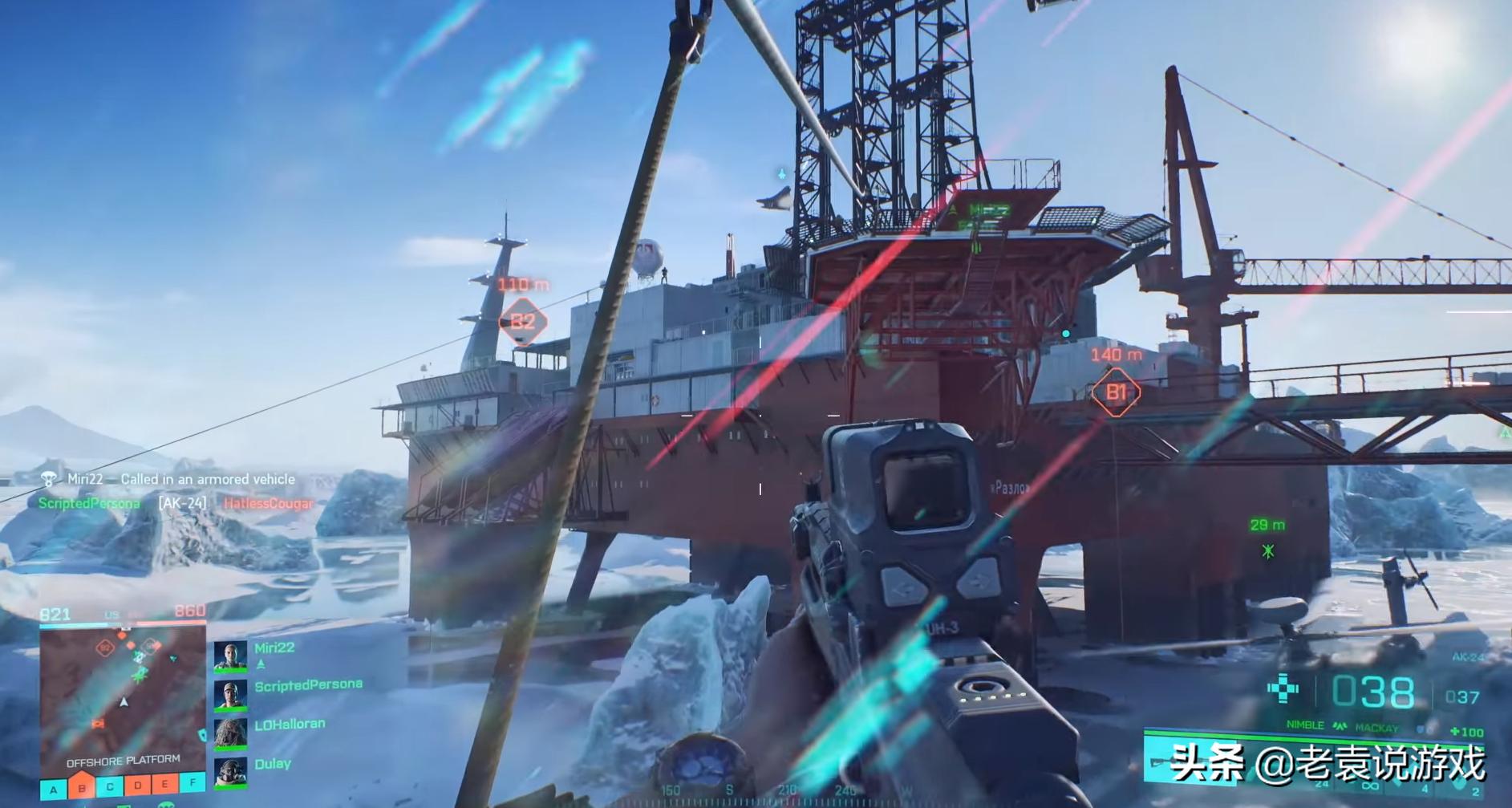Select the B1 objective marker
Screen dimensions: 1512x808
pos(1116,392)
